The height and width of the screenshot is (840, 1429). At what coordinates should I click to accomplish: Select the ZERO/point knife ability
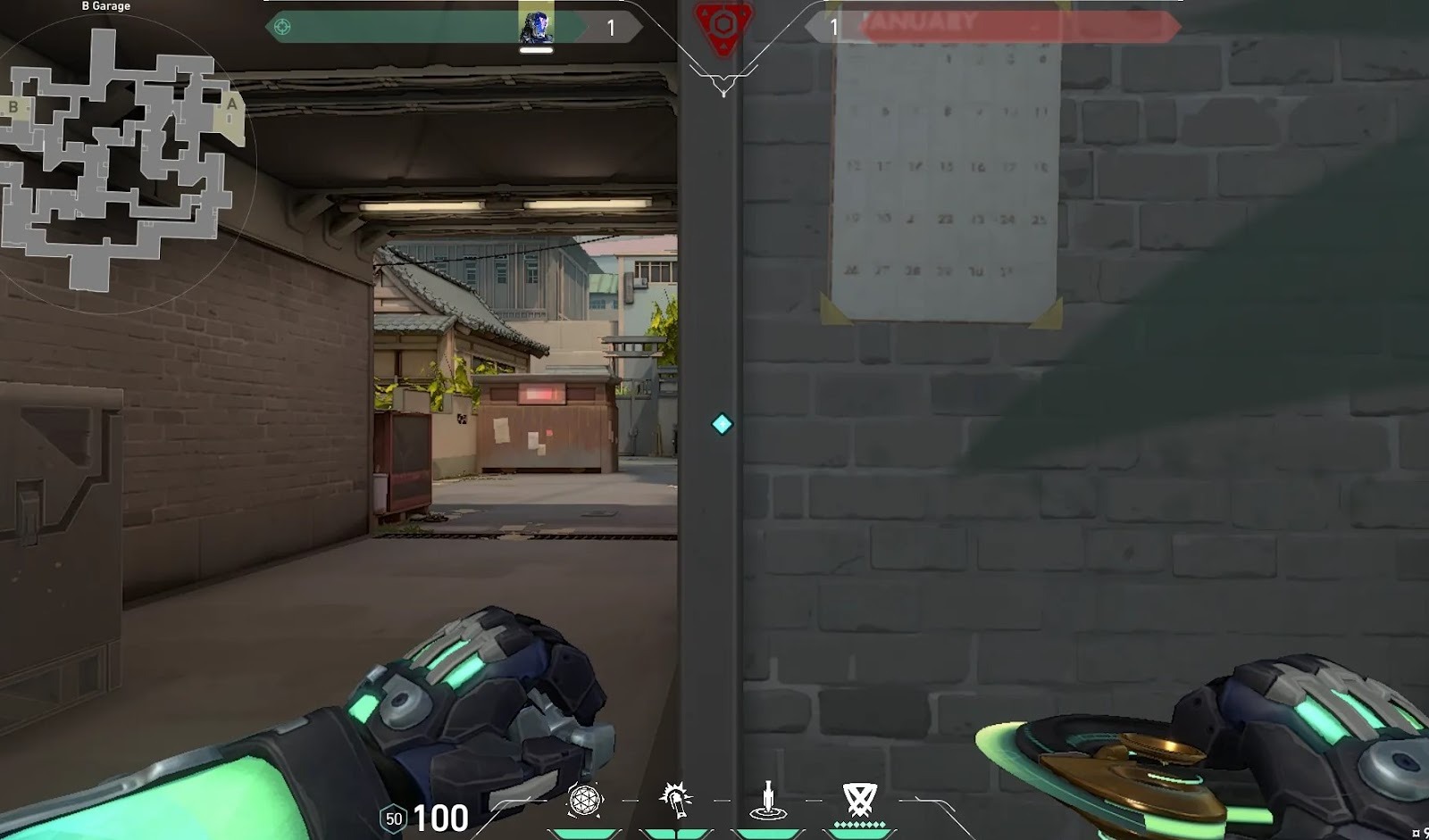767,800
